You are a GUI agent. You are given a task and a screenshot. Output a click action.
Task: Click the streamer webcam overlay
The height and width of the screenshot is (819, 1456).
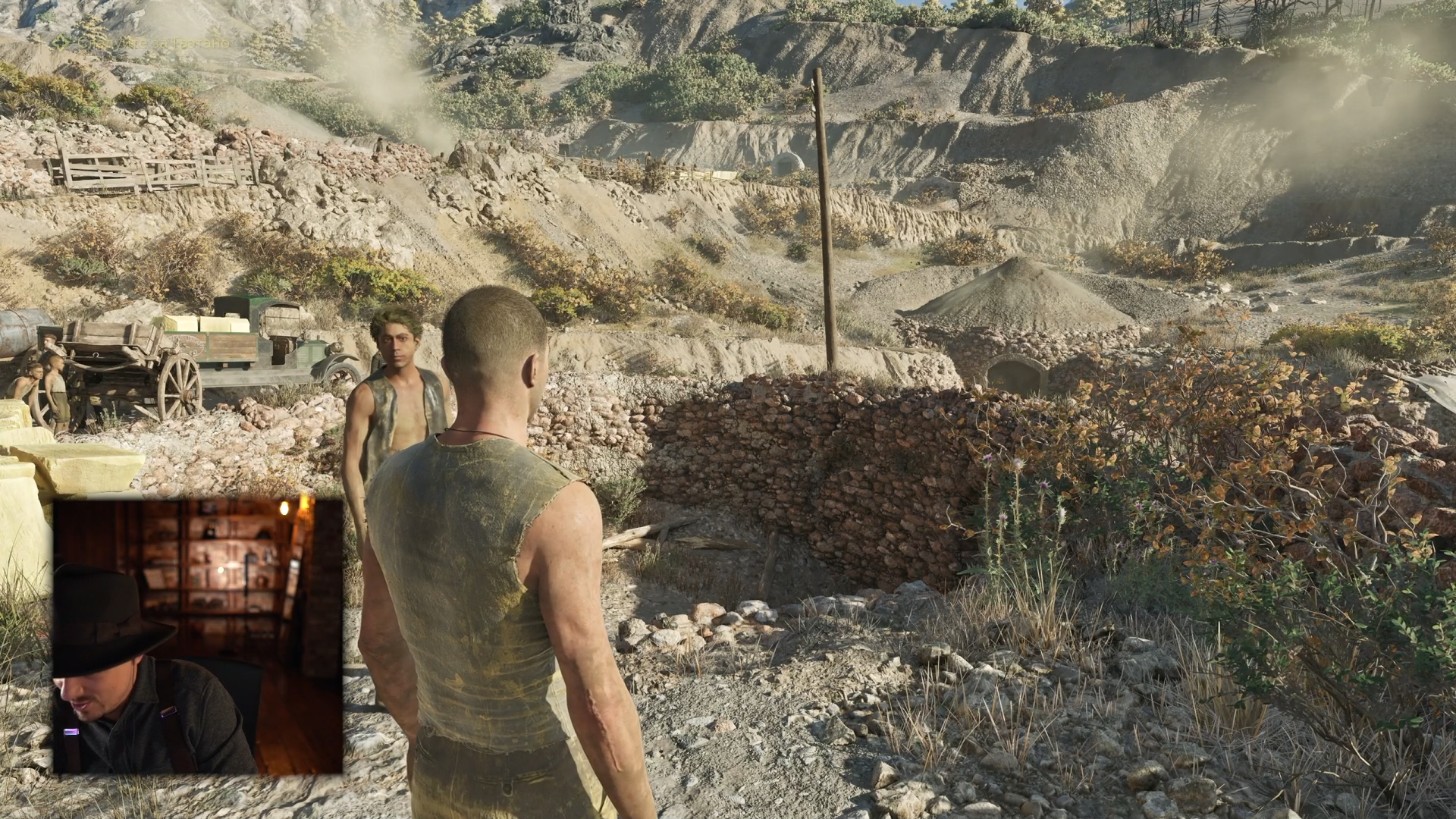(x=197, y=635)
